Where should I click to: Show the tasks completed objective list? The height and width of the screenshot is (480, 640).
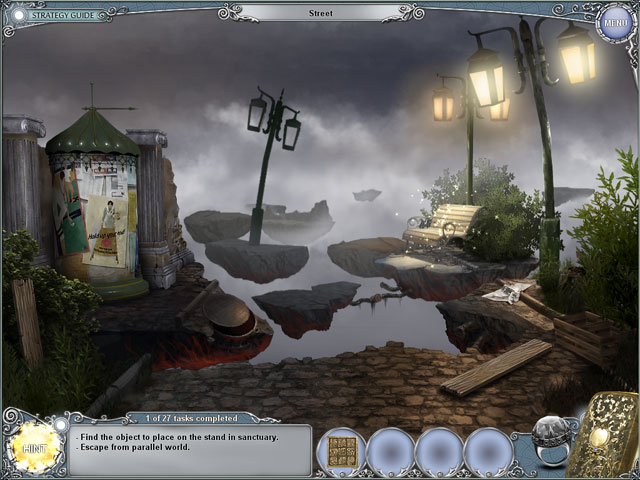tap(184, 417)
